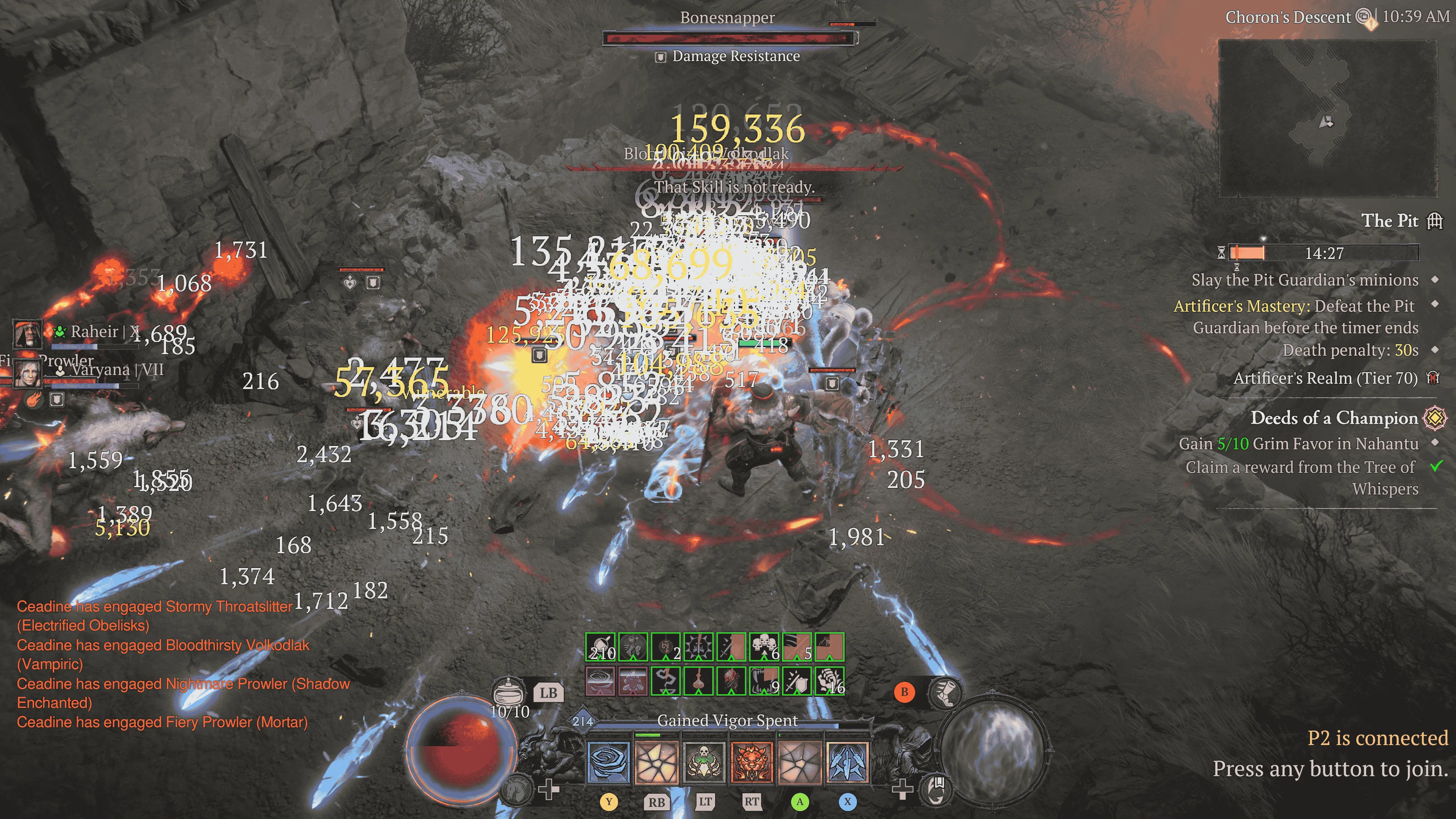Select Raheir's mercenary portrait
This screenshot has height=819, width=1456.
pos(27,334)
